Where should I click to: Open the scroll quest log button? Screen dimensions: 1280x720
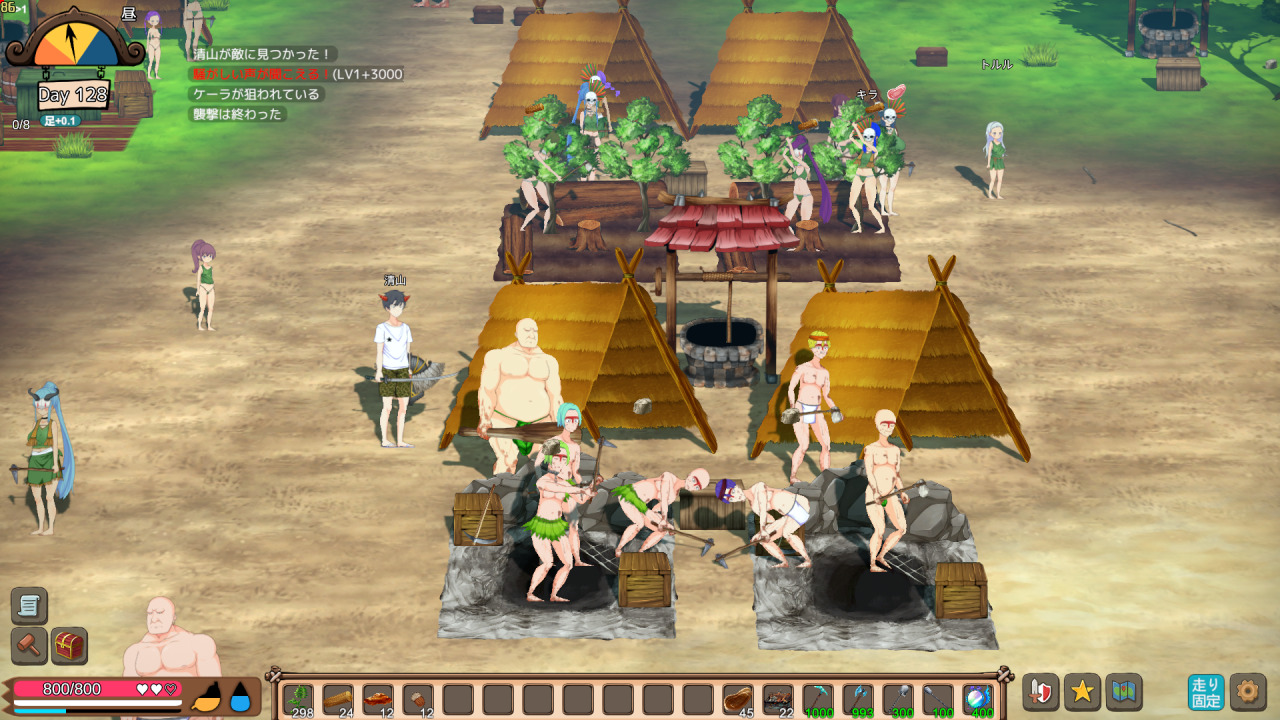[29, 606]
